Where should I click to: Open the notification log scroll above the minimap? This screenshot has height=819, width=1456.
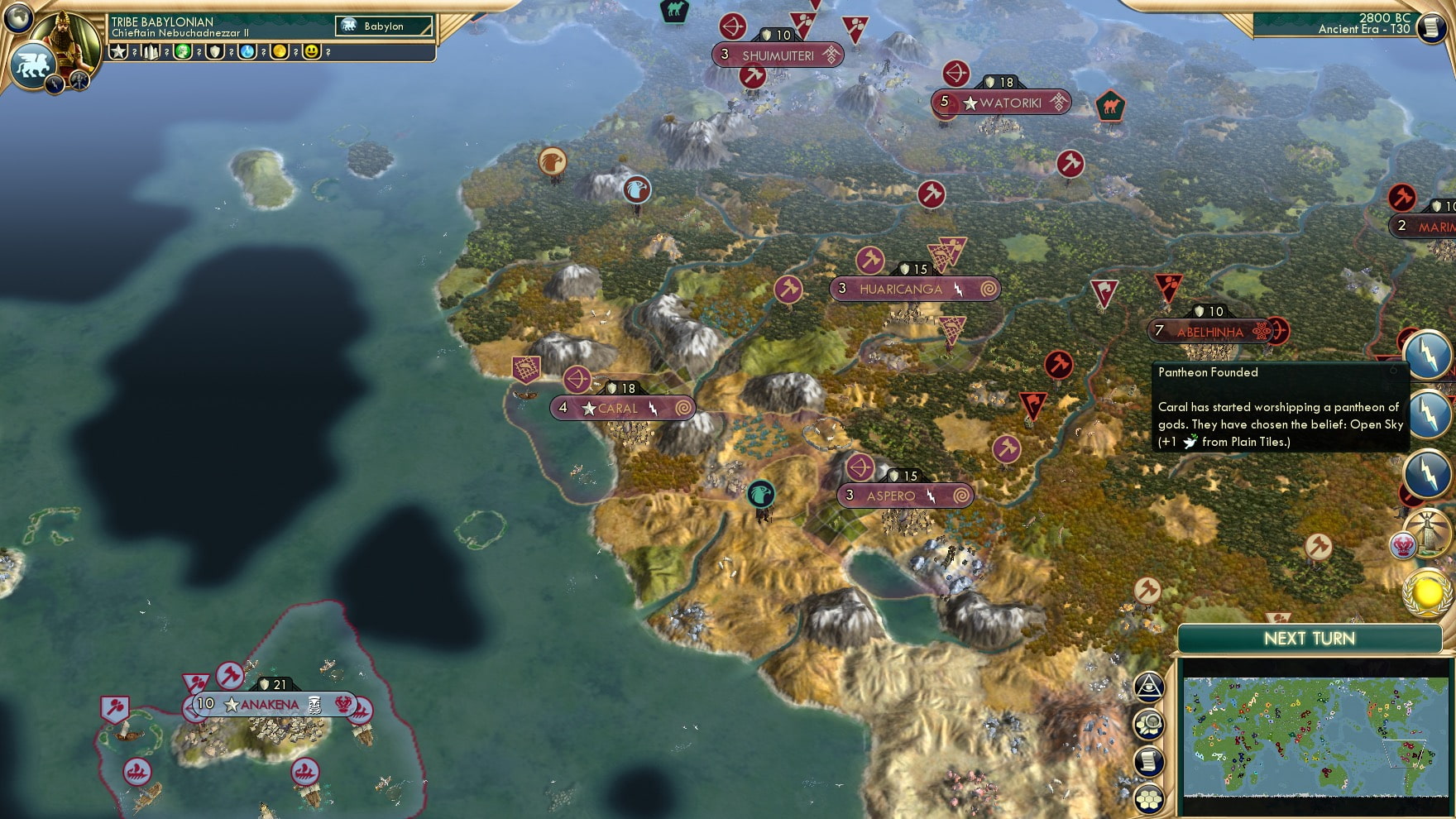pyautogui.click(x=1148, y=759)
